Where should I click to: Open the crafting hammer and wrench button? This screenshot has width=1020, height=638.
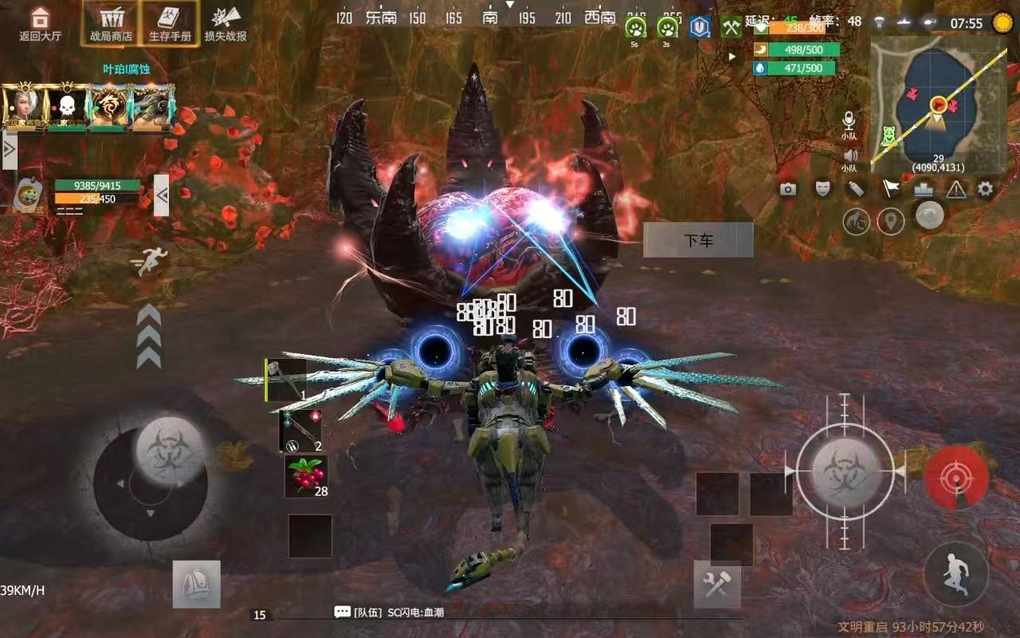pyautogui.click(x=717, y=585)
